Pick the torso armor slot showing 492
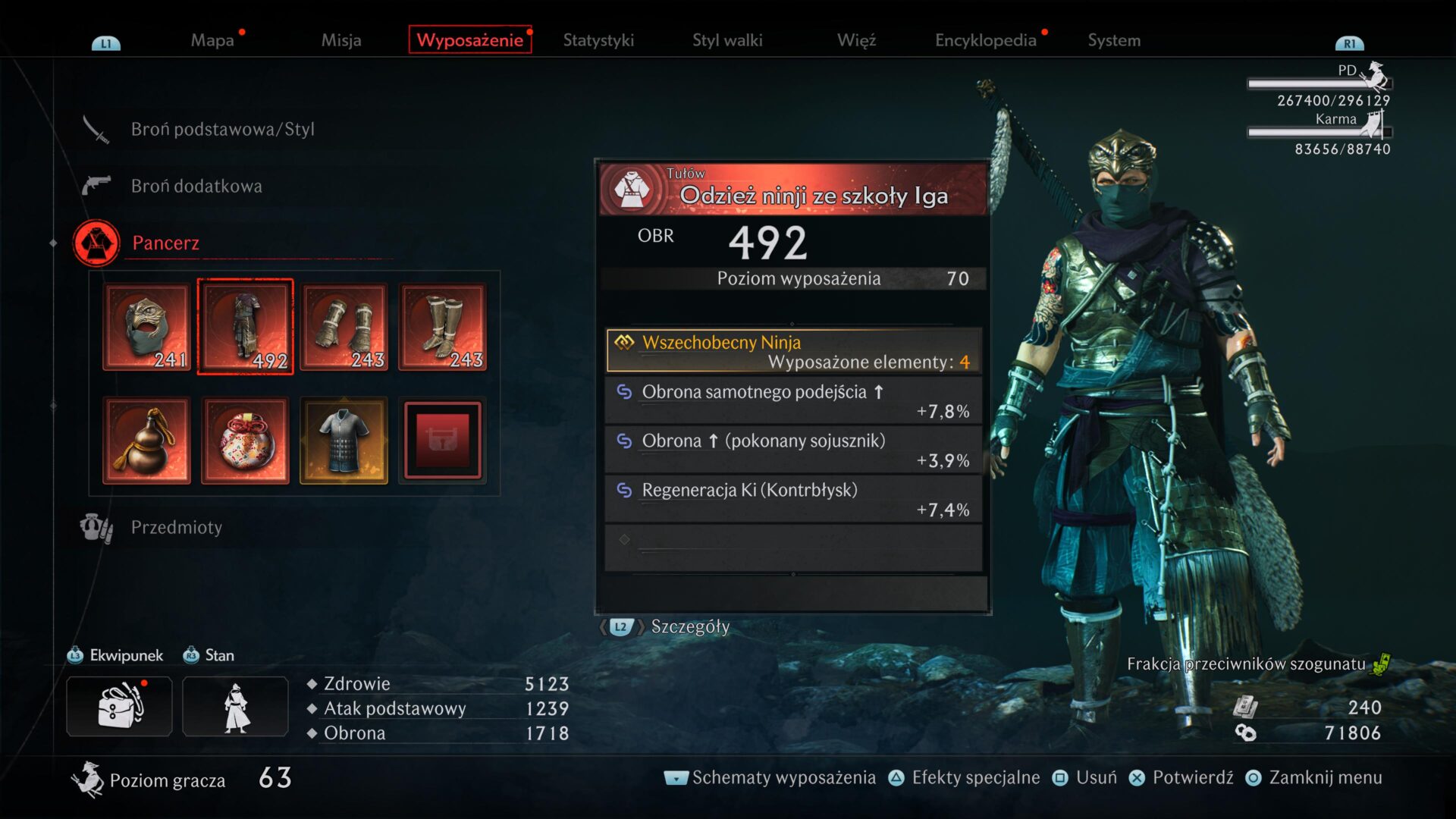1456x819 pixels. (x=245, y=327)
